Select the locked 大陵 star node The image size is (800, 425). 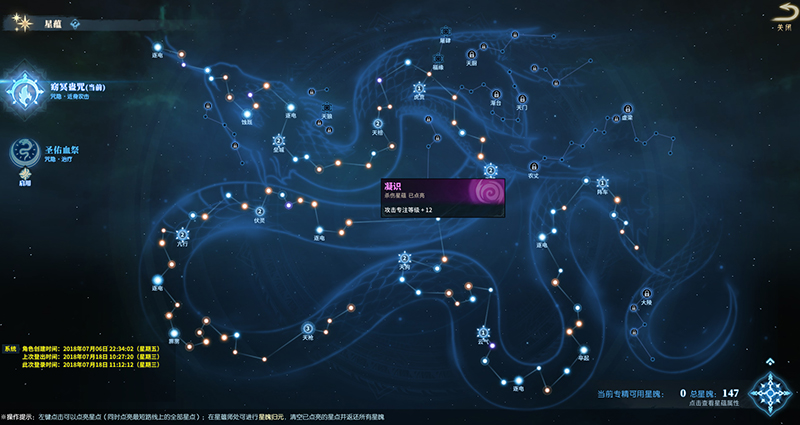click(647, 291)
